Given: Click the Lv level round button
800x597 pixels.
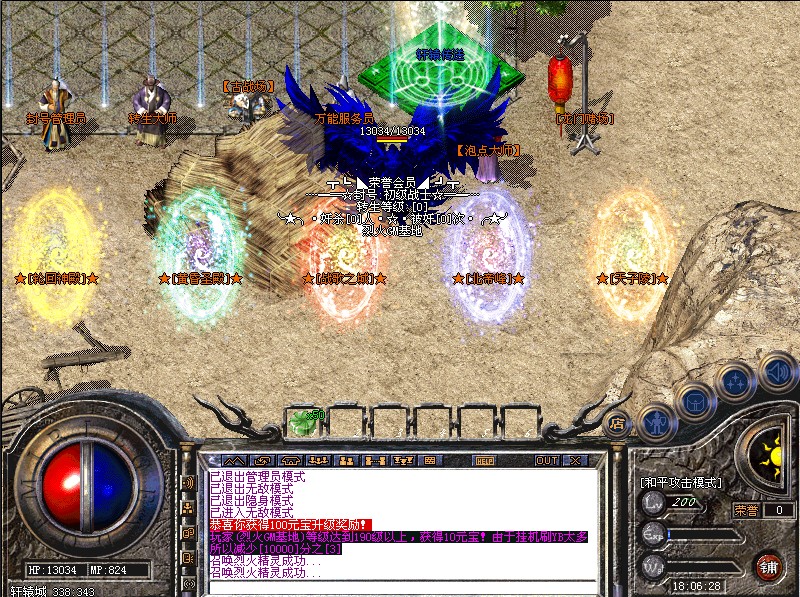Looking at the screenshot, I should [653, 503].
